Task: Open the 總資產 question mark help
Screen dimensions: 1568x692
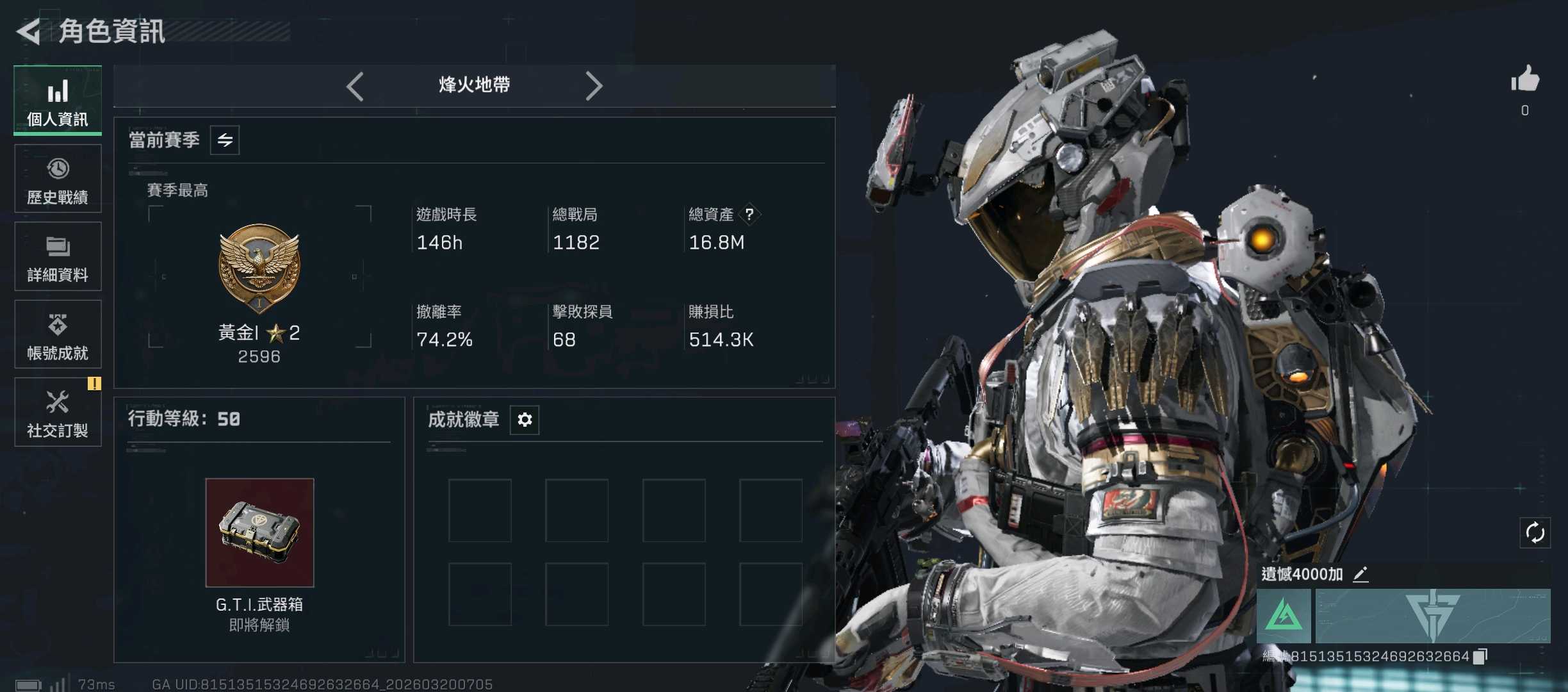Action: point(749,214)
